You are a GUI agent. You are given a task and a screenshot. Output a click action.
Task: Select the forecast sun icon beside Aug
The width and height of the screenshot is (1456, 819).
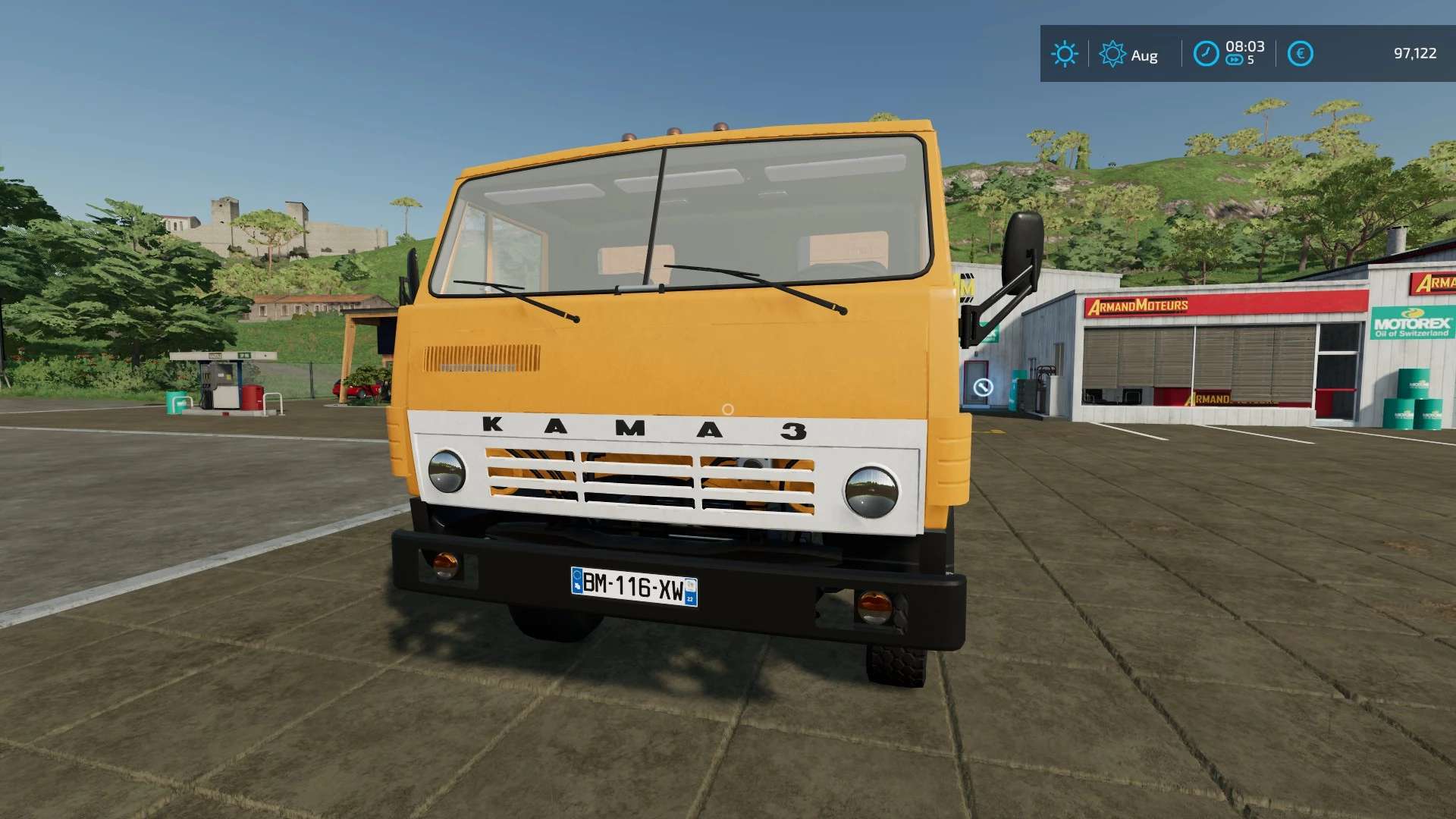1112,54
